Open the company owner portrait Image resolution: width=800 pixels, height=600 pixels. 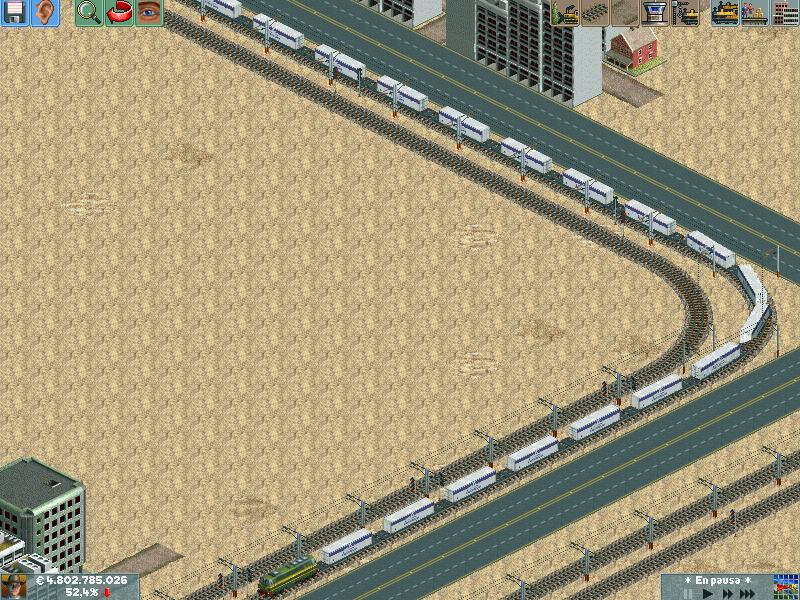pos(15,586)
